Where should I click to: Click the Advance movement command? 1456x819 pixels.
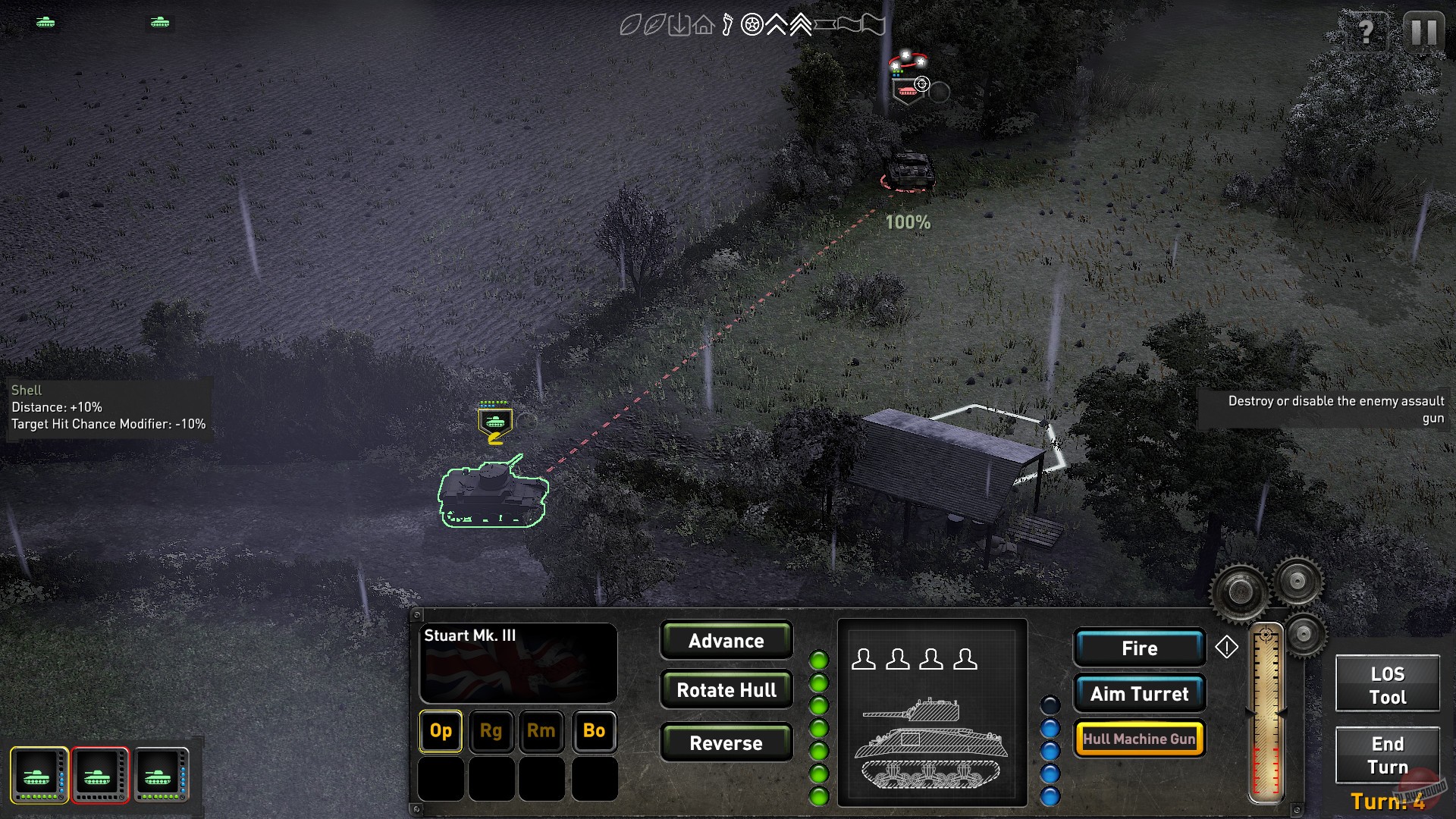coord(726,641)
